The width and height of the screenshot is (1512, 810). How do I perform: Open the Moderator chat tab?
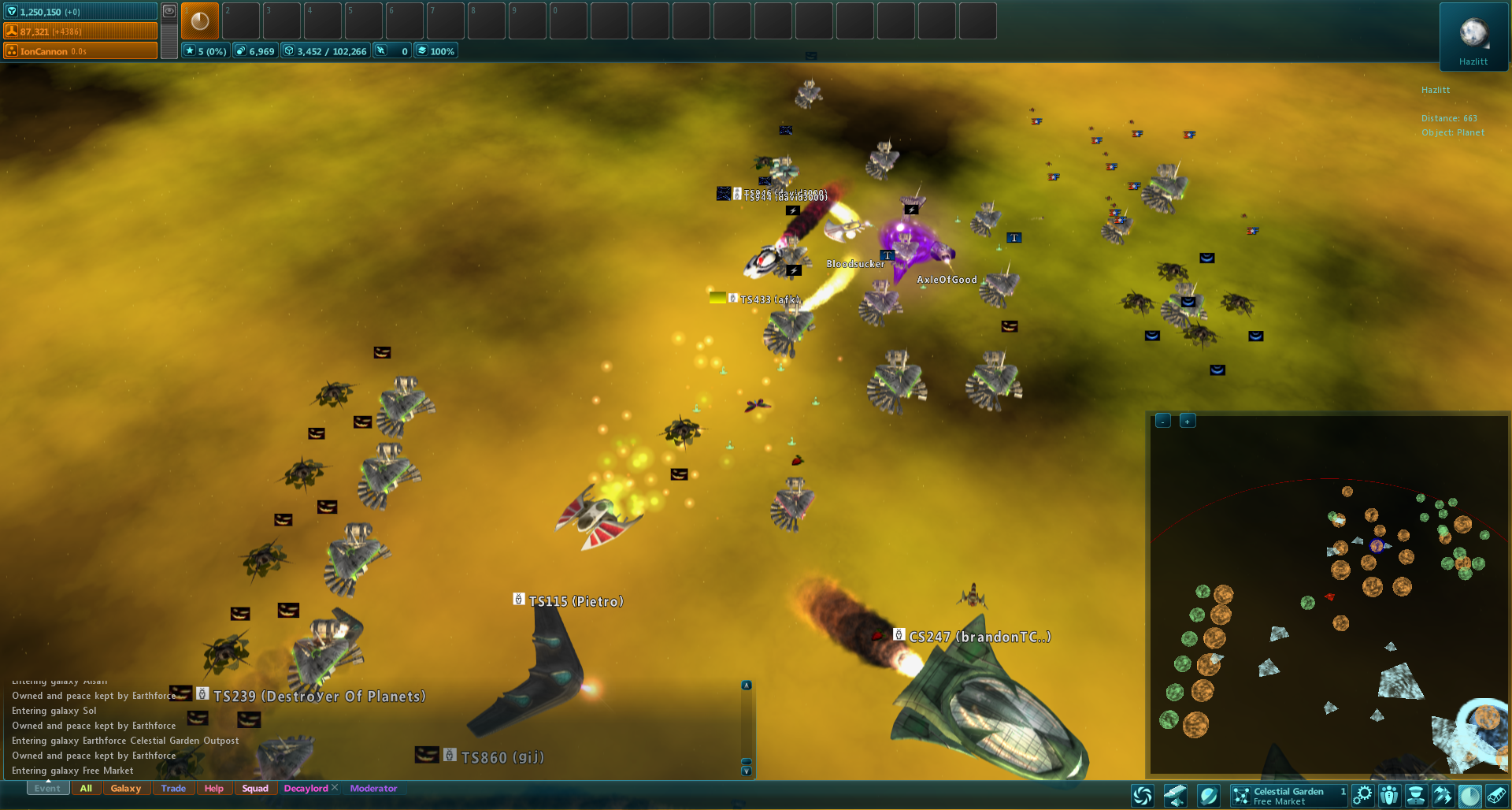click(x=373, y=788)
